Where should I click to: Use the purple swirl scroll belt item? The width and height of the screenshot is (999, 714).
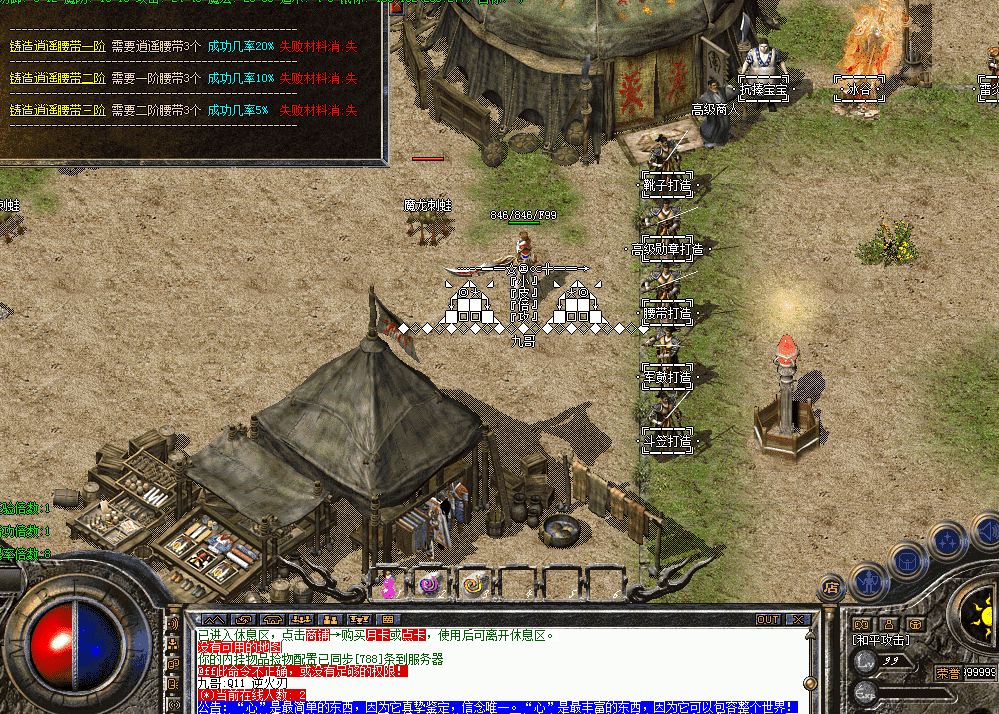[430, 584]
